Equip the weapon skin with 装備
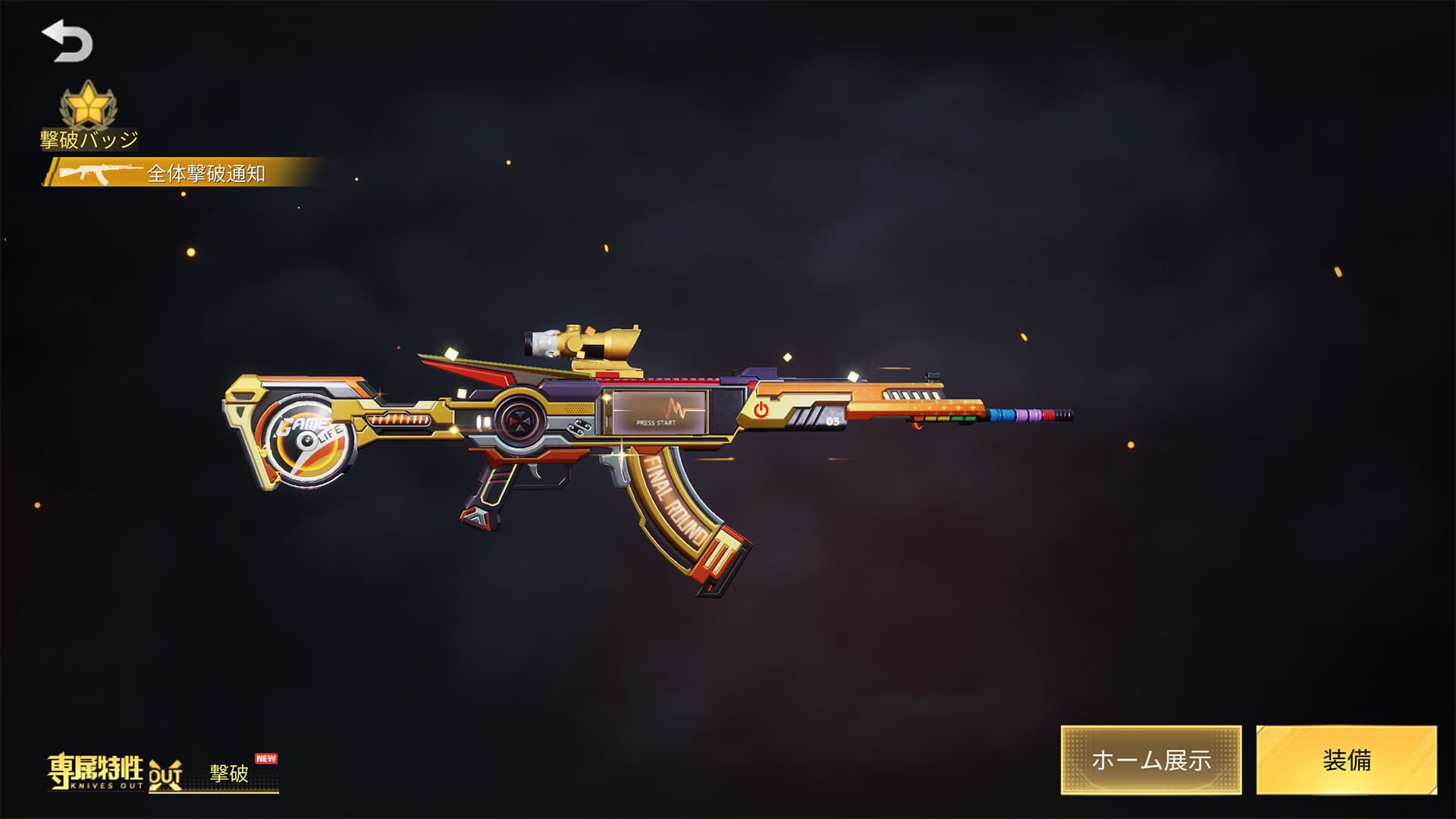This screenshot has width=1456, height=819. 1346,760
